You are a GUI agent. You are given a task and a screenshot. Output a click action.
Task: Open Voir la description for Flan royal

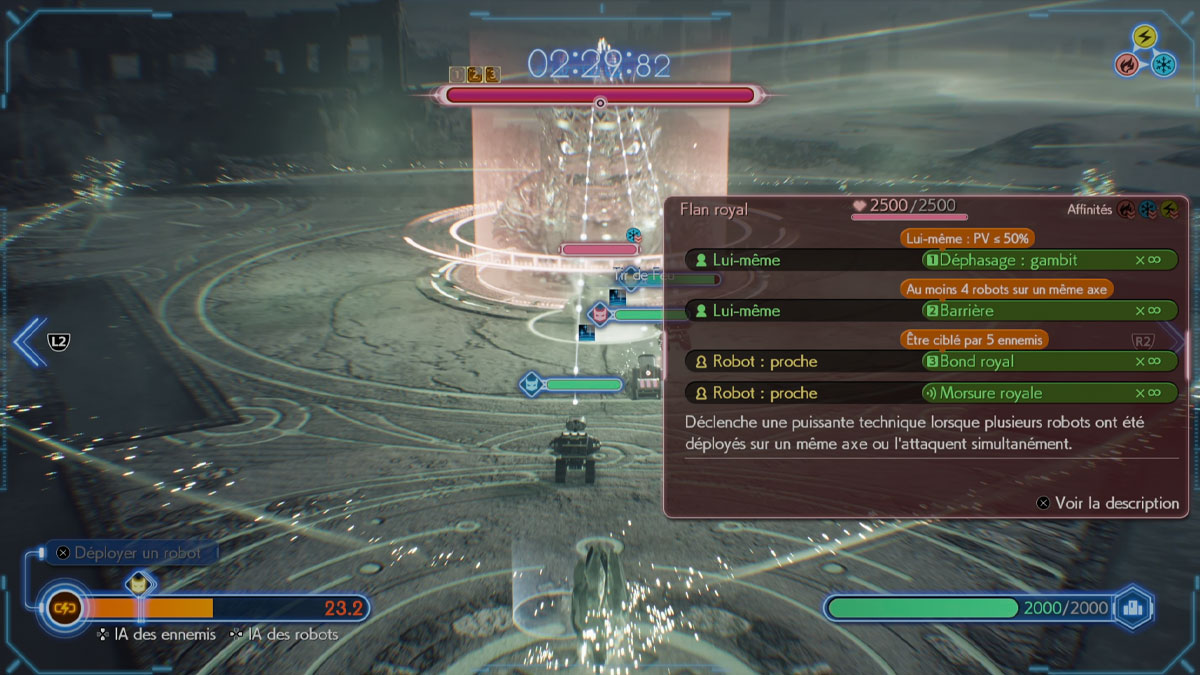1109,503
